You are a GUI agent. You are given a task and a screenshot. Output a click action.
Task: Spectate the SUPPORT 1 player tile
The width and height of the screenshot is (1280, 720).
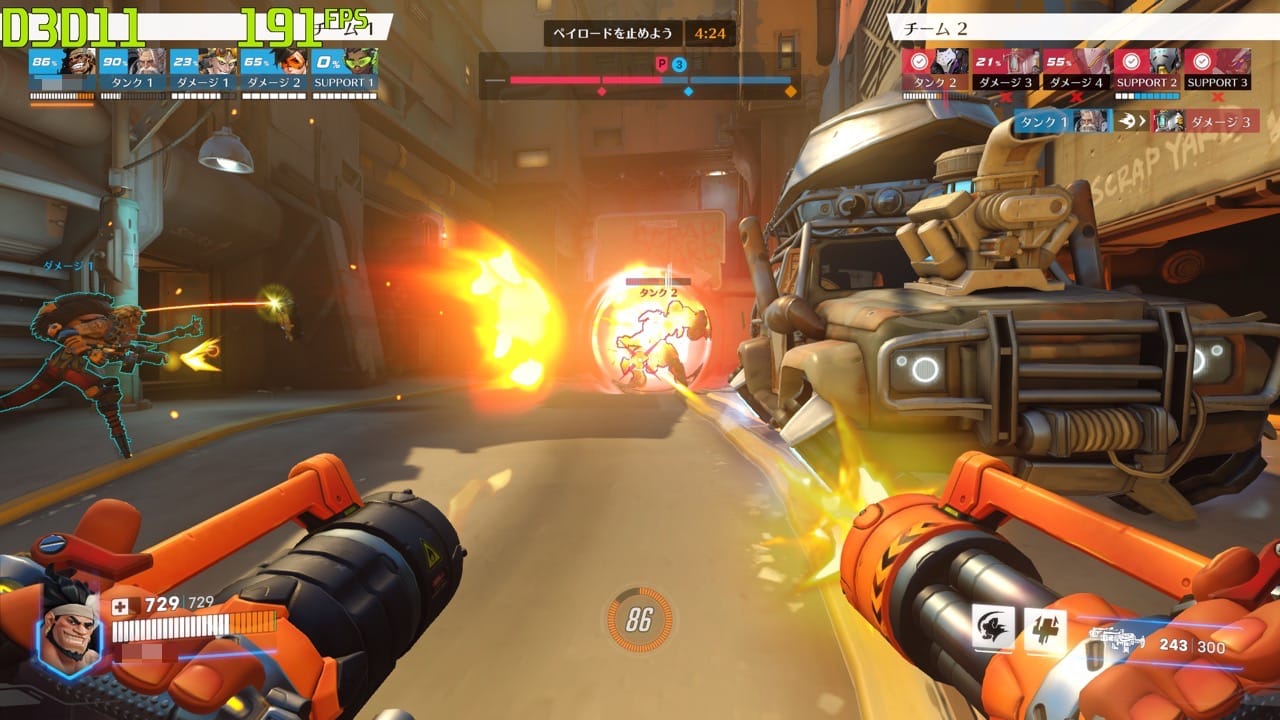click(344, 71)
